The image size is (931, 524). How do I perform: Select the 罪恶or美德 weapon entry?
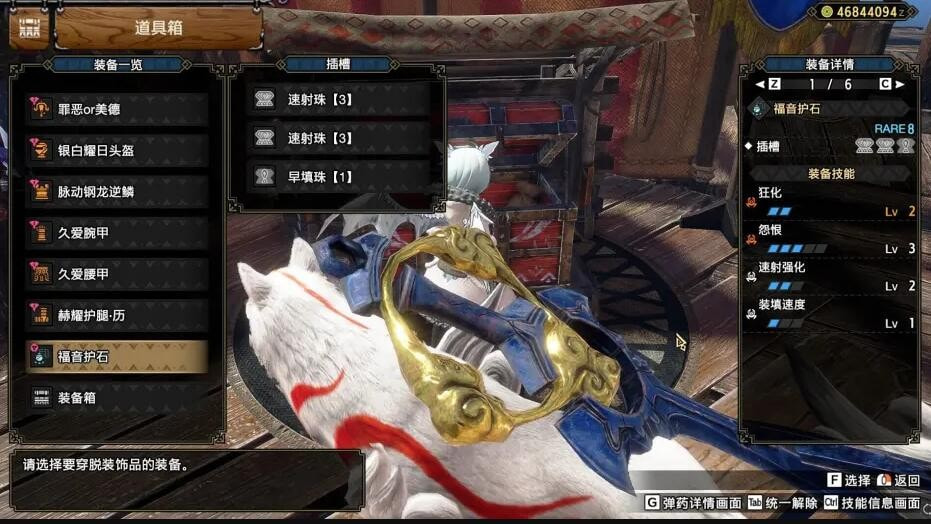[x=118, y=109]
